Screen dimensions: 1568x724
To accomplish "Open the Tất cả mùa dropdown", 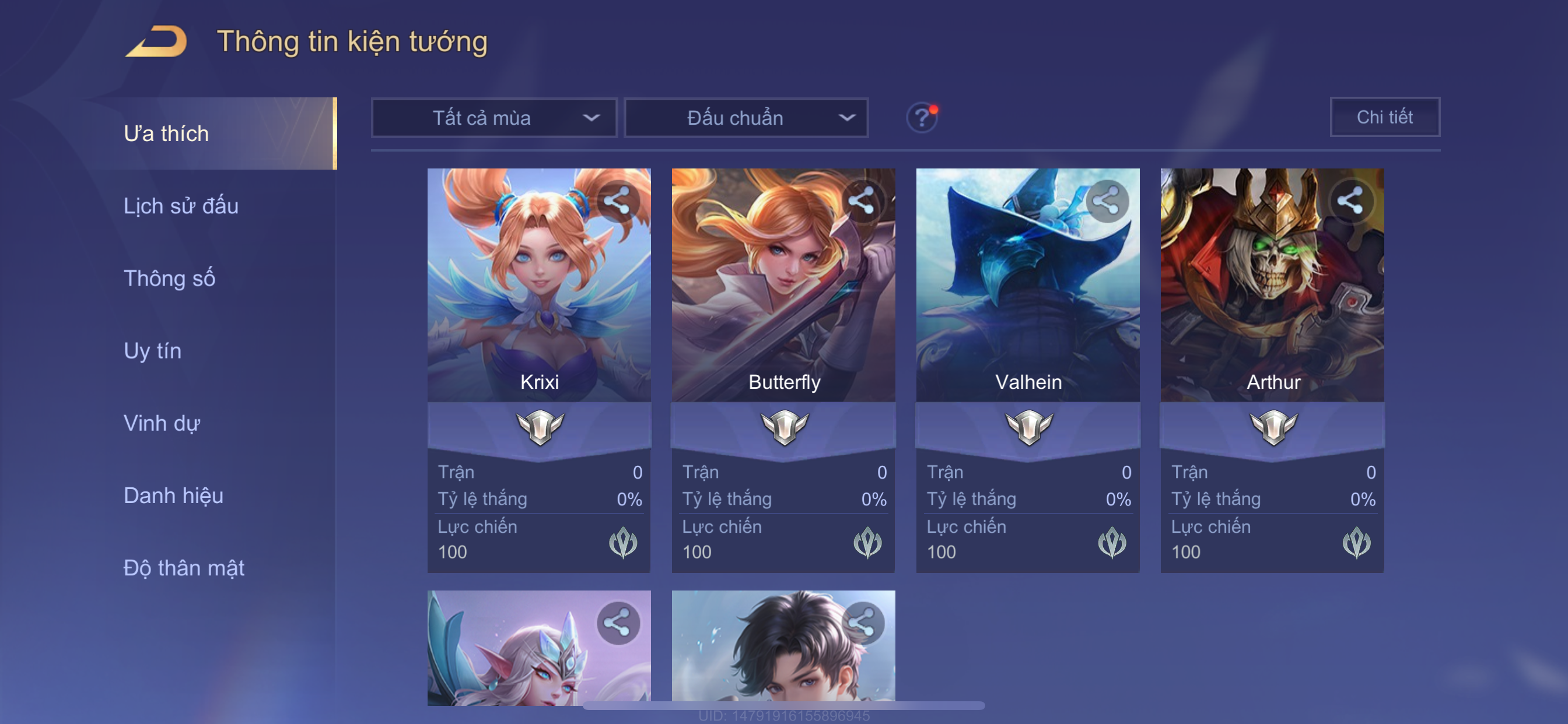I will click(494, 117).
